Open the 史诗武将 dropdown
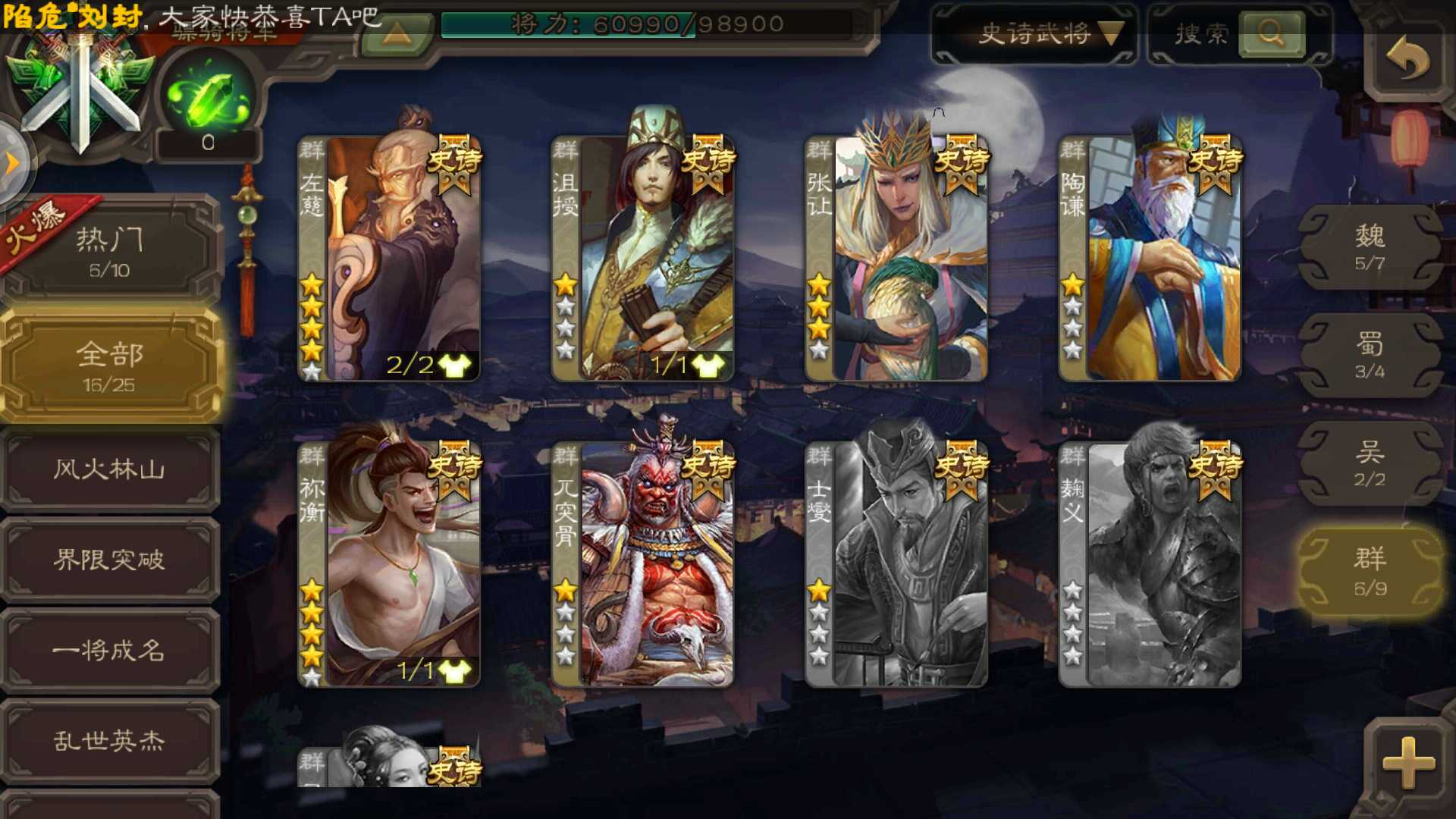Image resolution: width=1456 pixels, height=819 pixels. coord(1034,34)
